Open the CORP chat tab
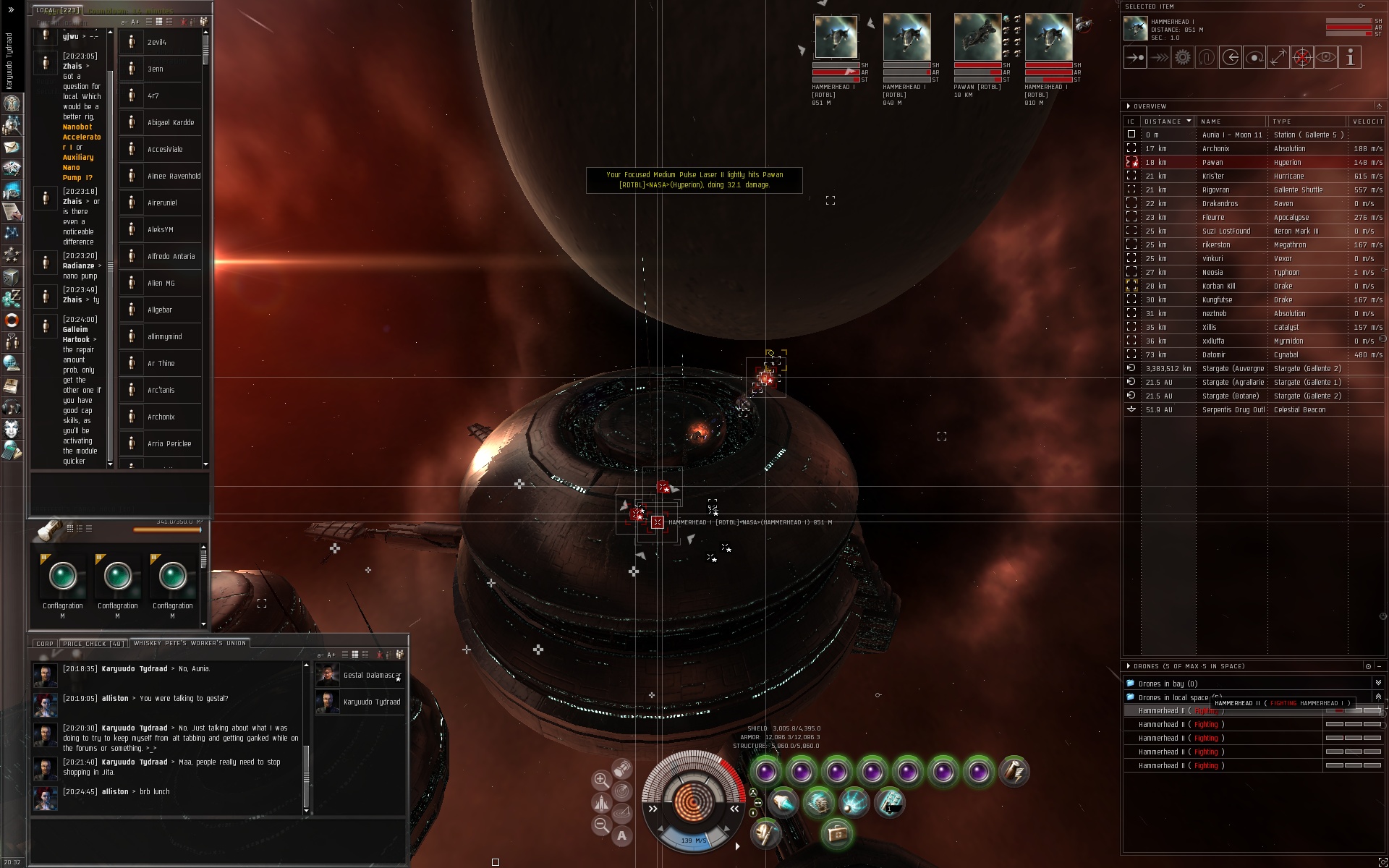 pos(45,643)
